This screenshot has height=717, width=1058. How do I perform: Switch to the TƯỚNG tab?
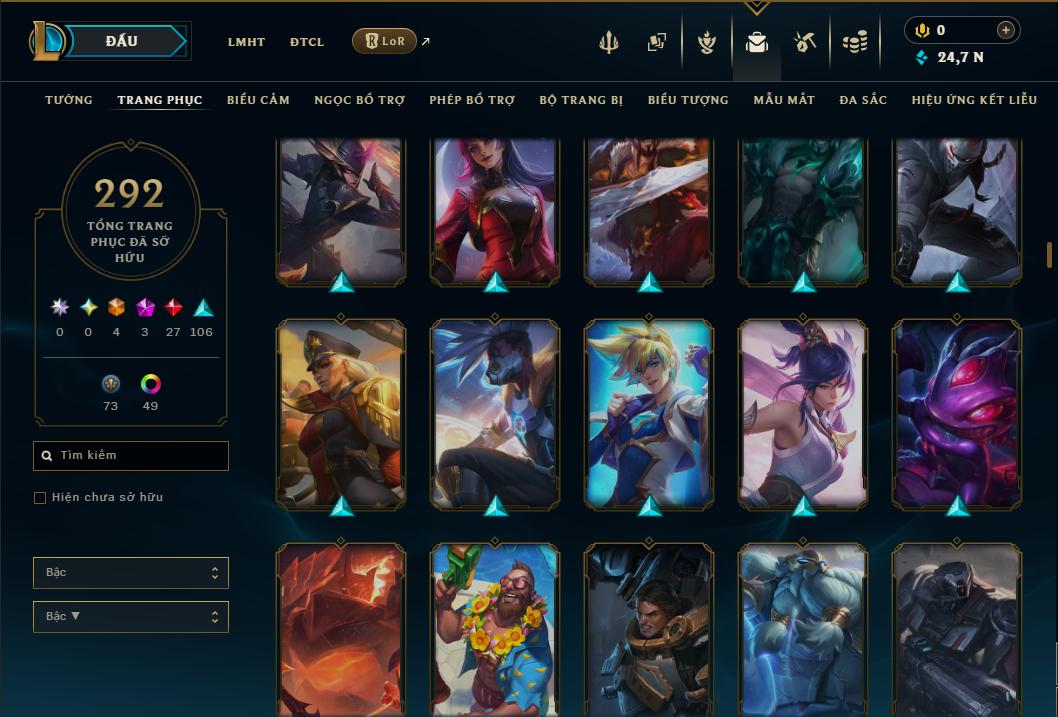point(69,100)
